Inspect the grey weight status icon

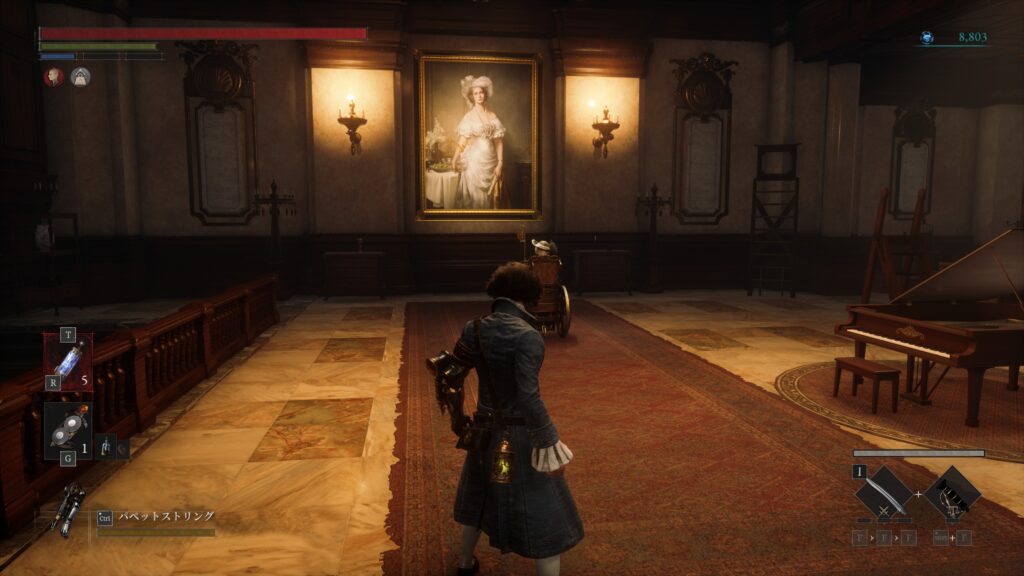coord(80,76)
